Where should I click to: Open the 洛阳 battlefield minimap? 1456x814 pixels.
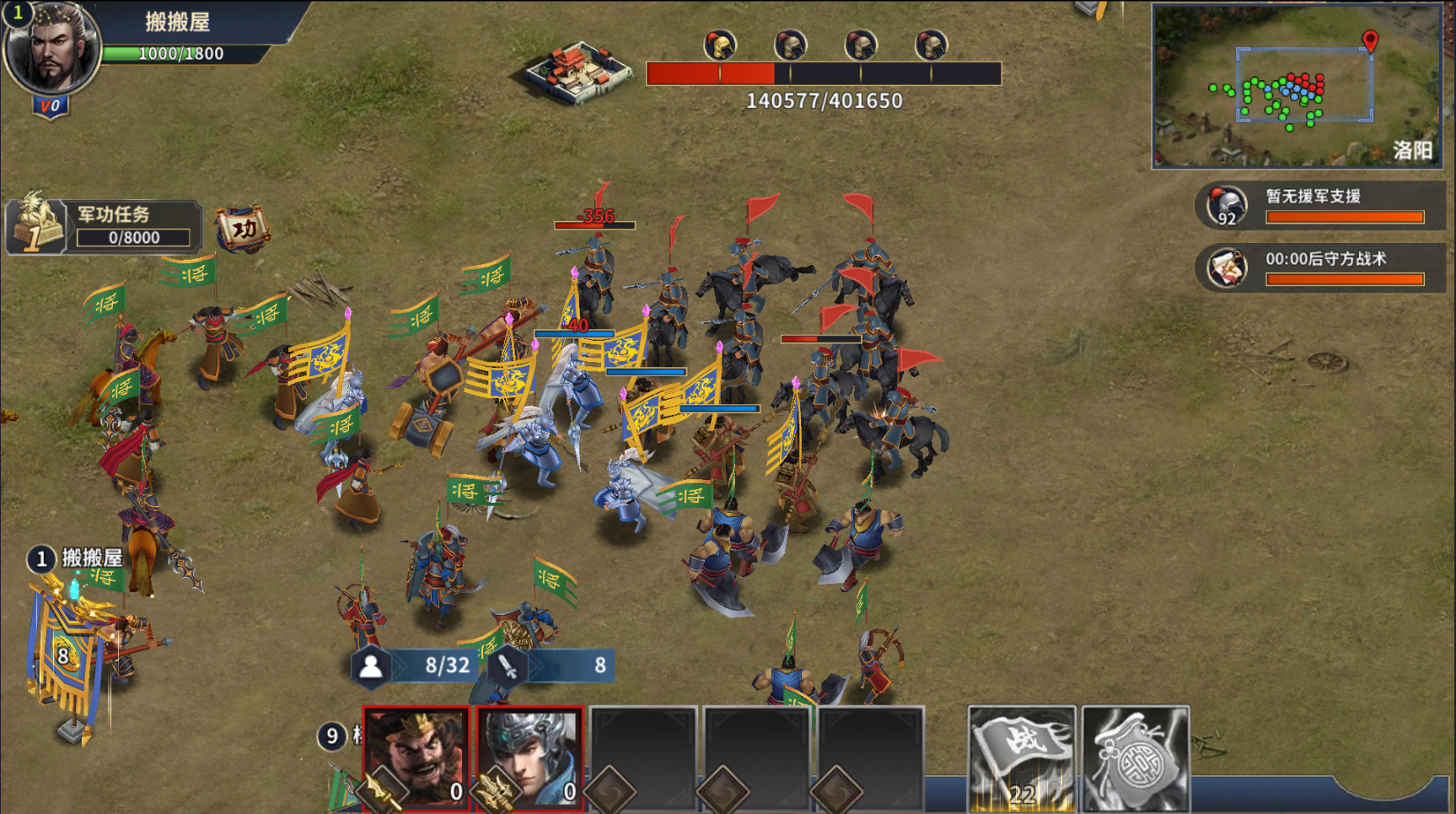pyautogui.click(x=1297, y=86)
